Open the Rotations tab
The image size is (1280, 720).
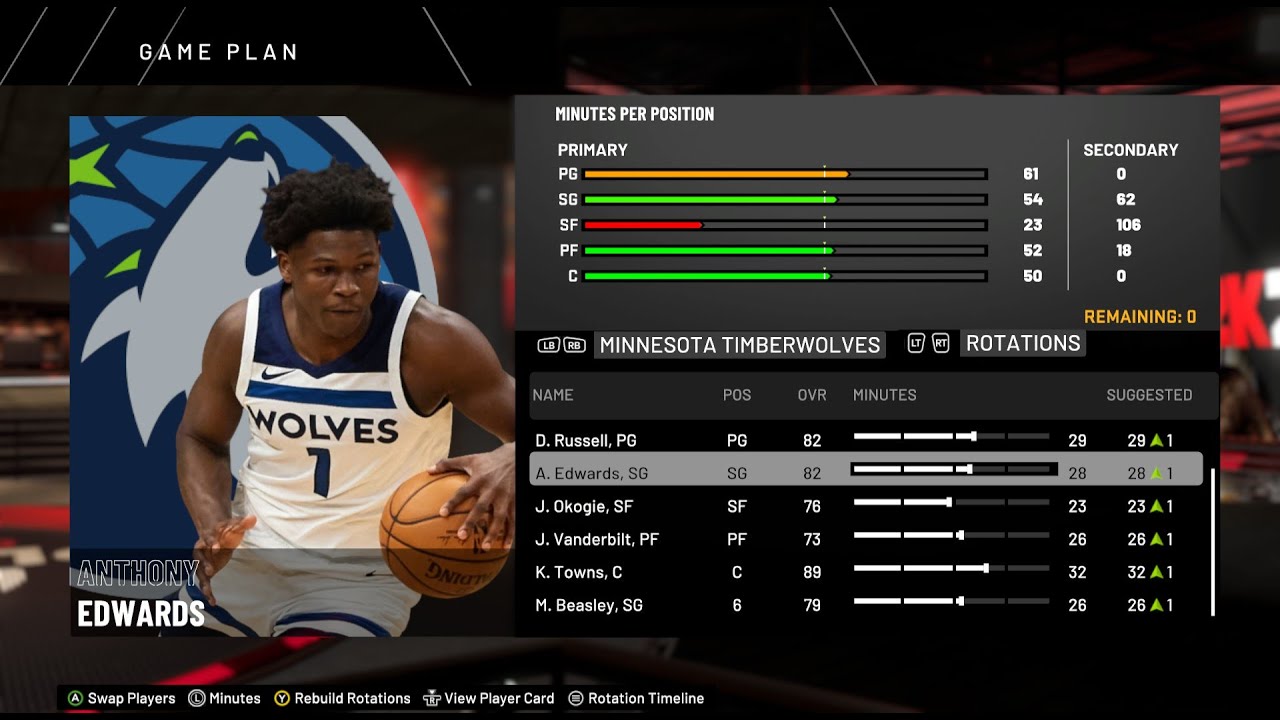click(1022, 344)
